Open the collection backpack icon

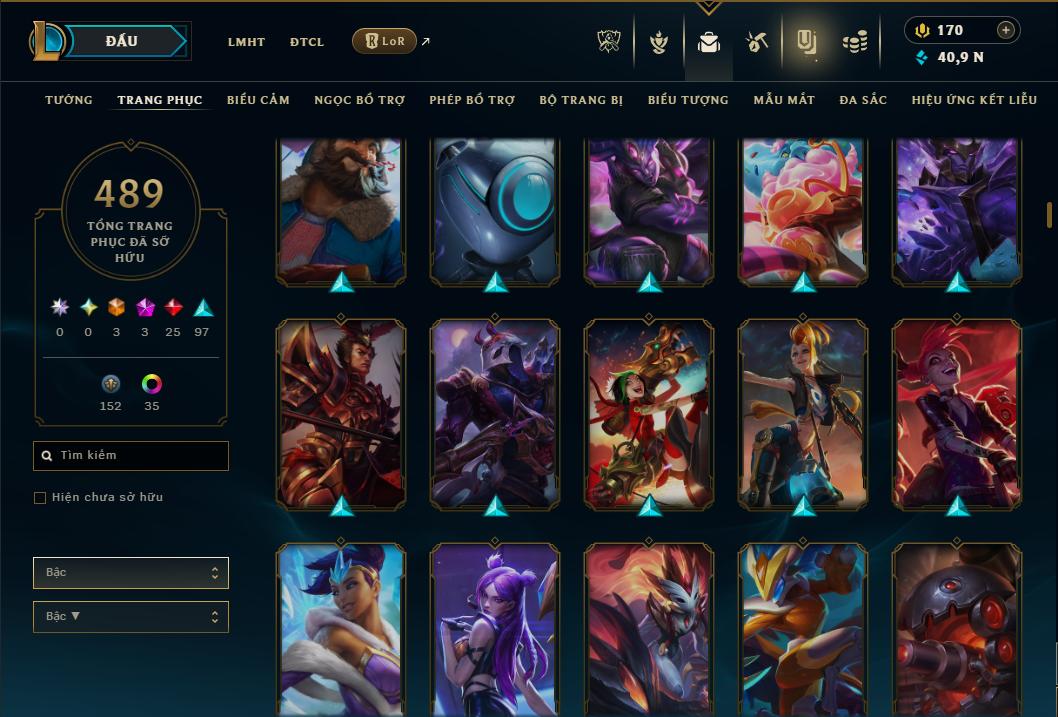[x=709, y=42]
